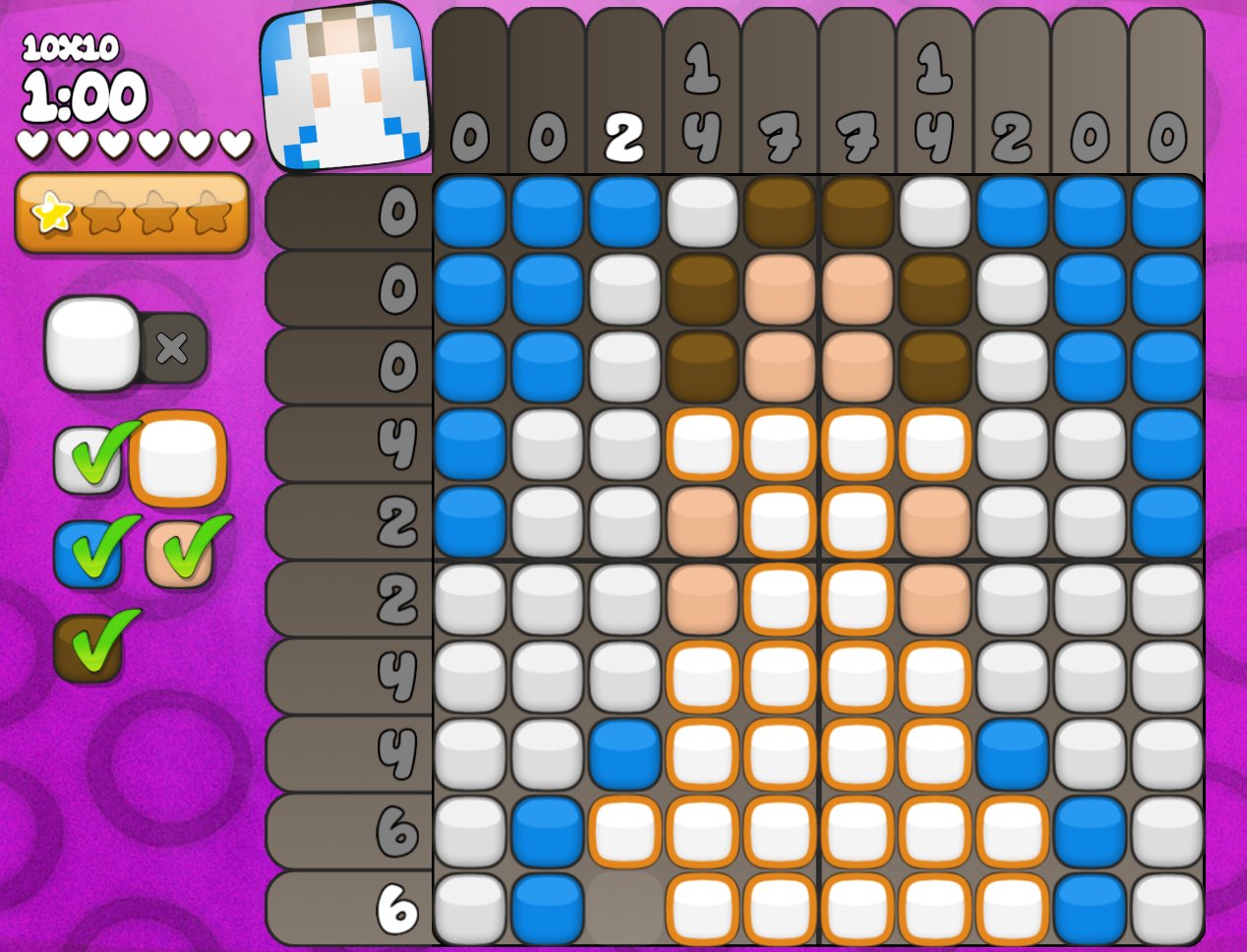
Task: Activate the white fill mode square beside the X
Action: [x=92, y=343]
